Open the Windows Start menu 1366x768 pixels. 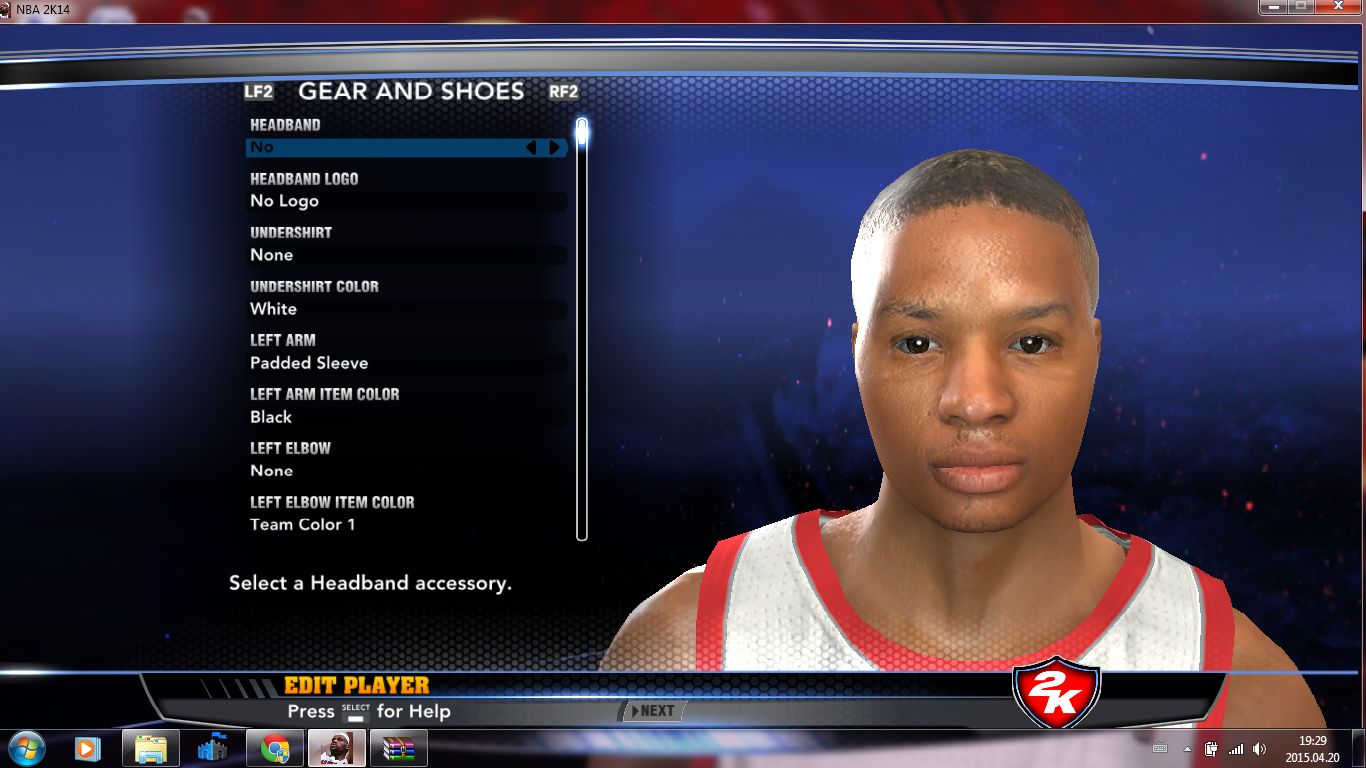26,747
